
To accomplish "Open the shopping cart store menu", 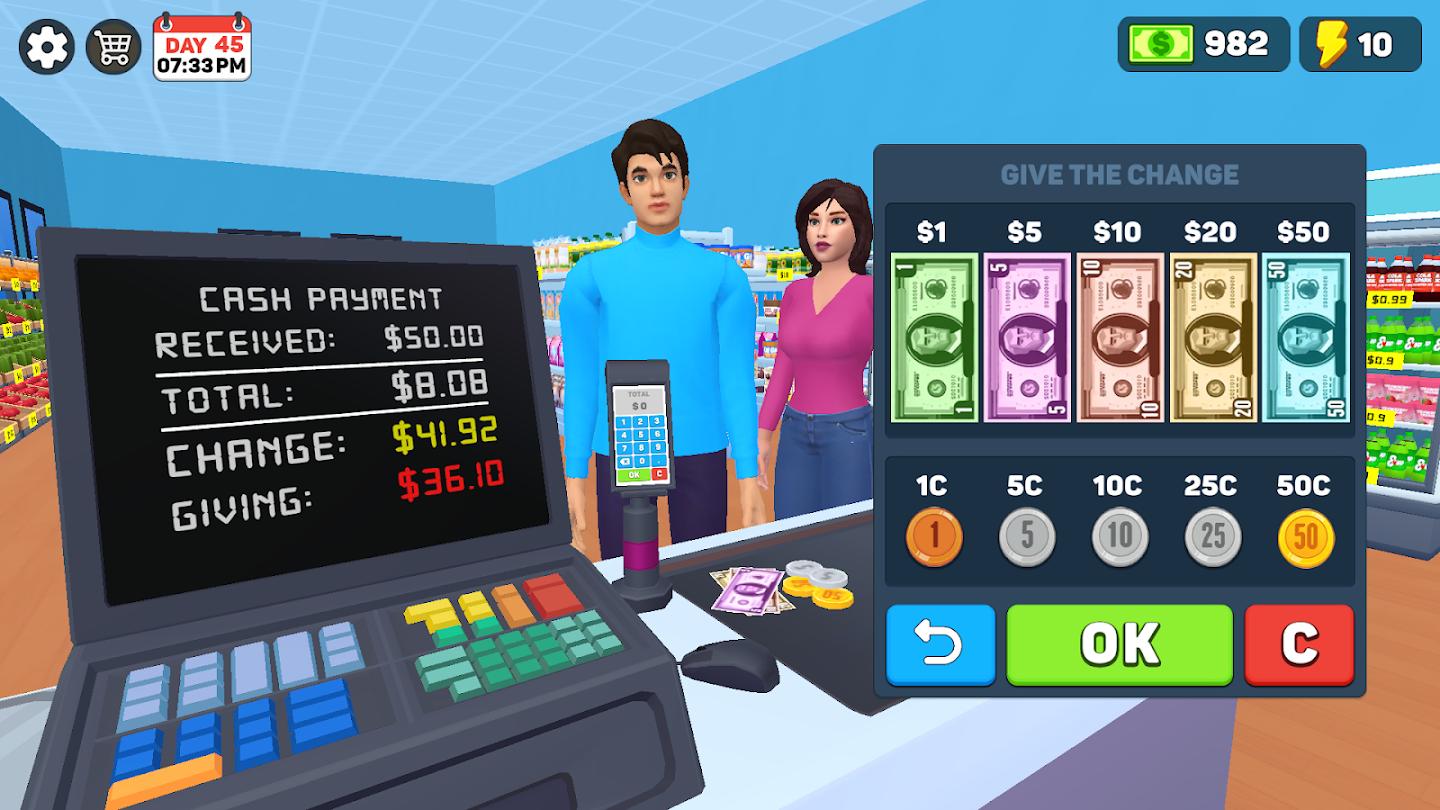I will pyautogui.click(x=113, y=44).
